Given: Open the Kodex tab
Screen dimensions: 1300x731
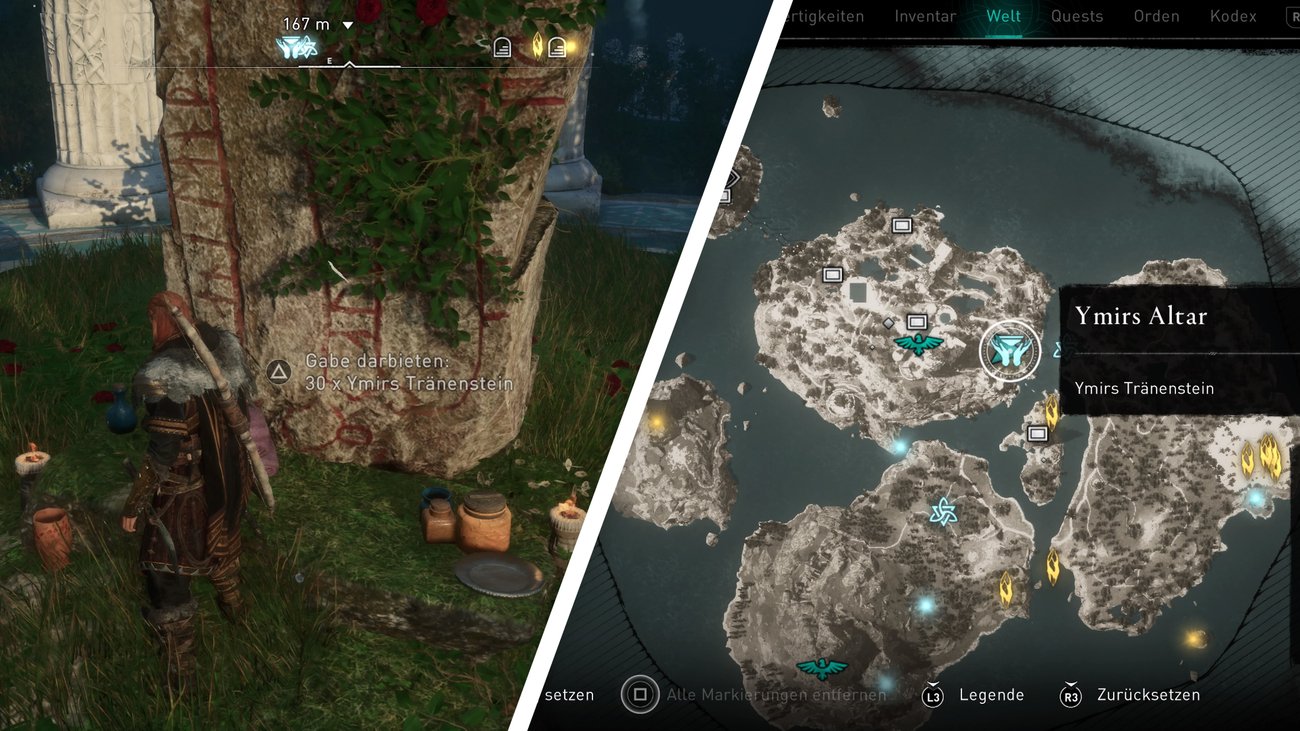Looking at the screenshot, I should 1233,16.
